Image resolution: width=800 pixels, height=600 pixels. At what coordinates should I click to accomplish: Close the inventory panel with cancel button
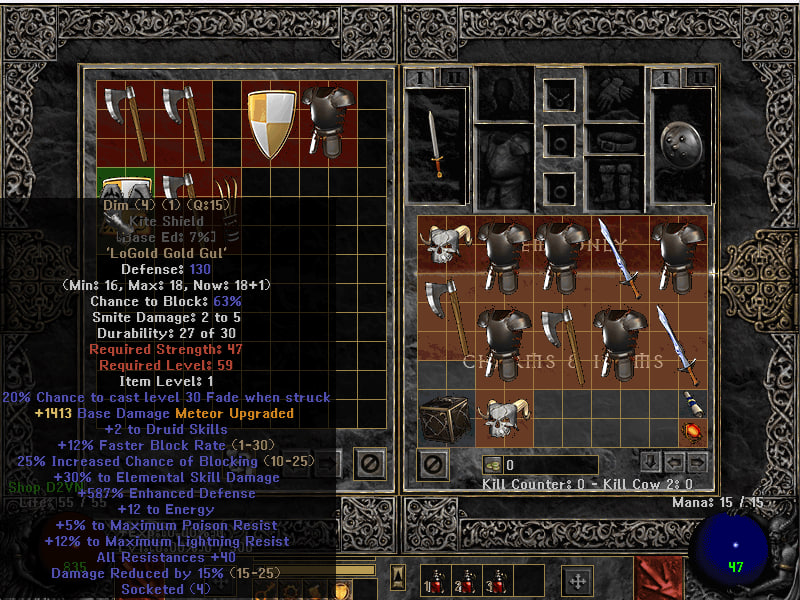tap(432, 464)
